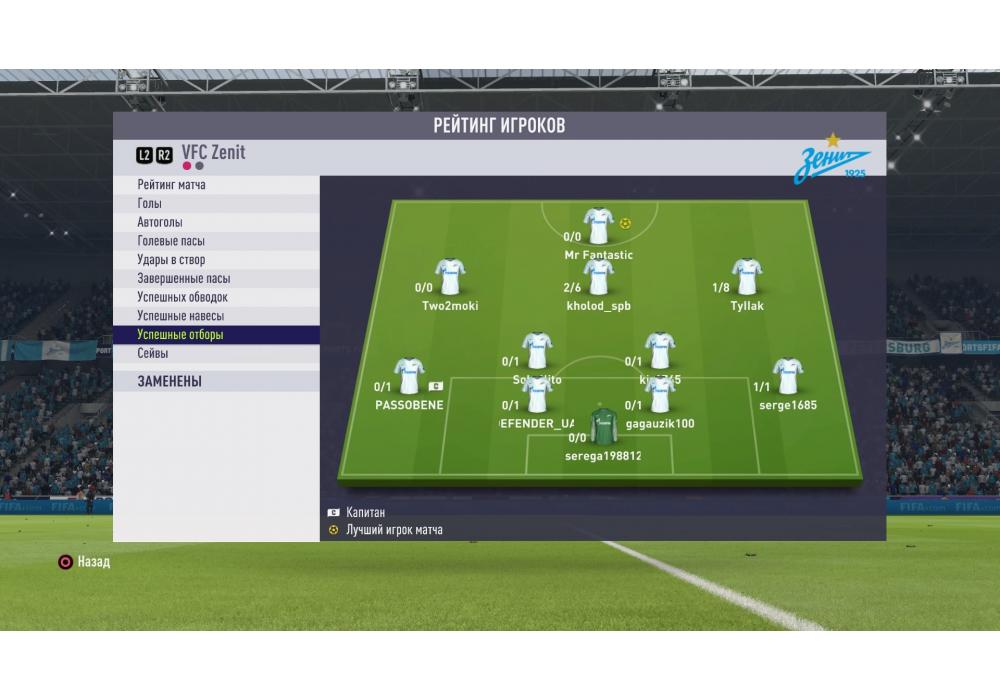The image size is (1000, 700).
Task: Switch to Завершенные пасы statistic
Action: point(184,279)
